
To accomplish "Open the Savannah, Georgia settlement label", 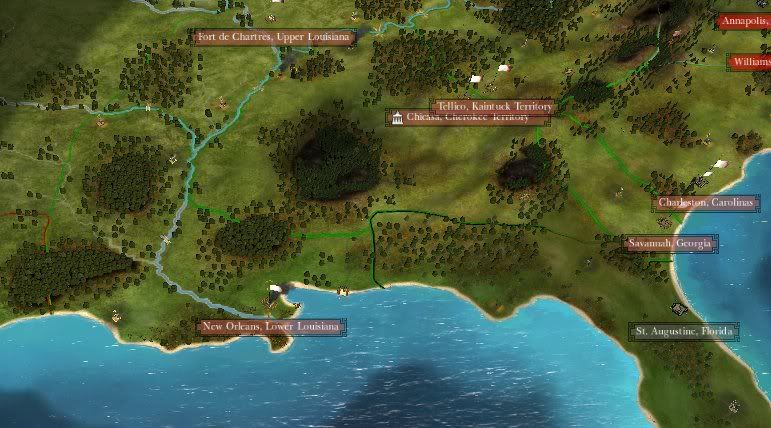I will 670,243.
